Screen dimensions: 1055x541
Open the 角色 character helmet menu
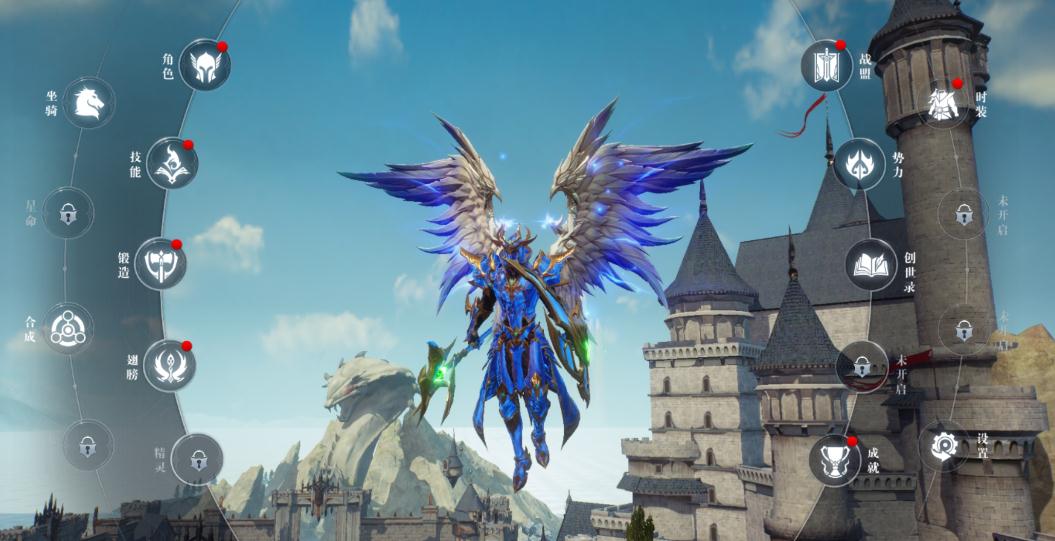click(x=205, y=64)
